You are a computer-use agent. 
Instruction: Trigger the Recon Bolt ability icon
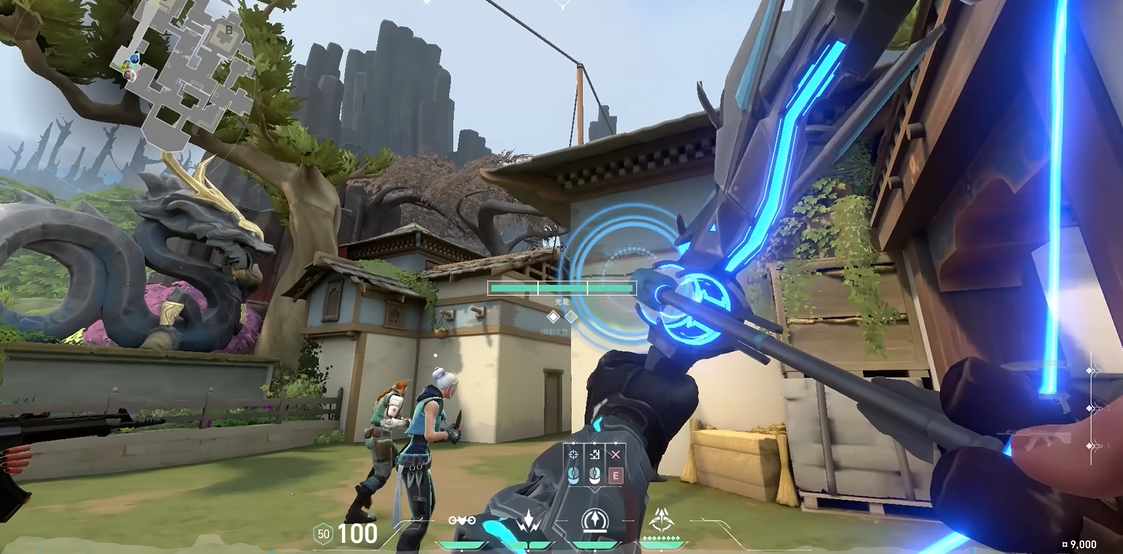[596, 521]
